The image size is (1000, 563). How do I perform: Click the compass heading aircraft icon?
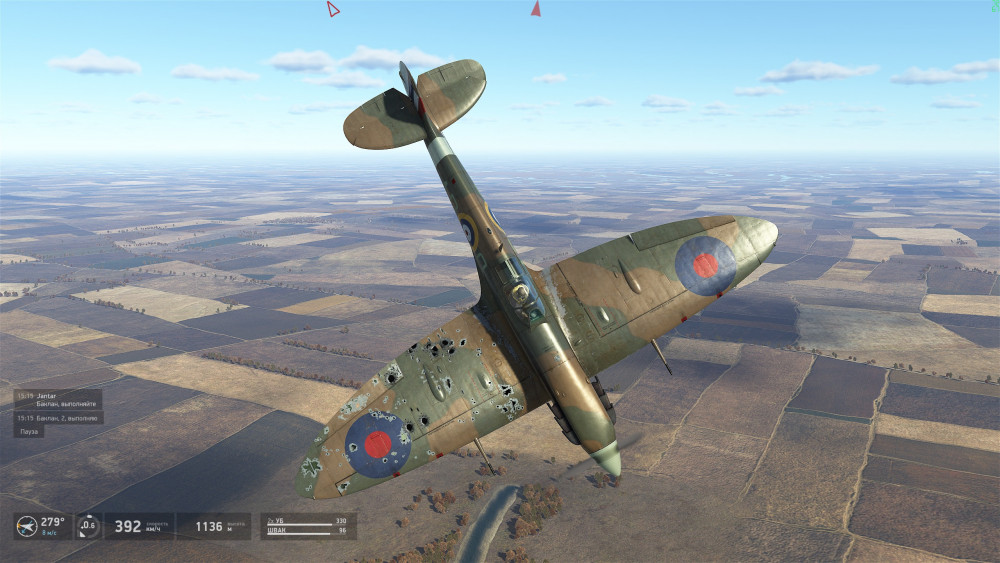pyautogui.click(x=27, y=526)
